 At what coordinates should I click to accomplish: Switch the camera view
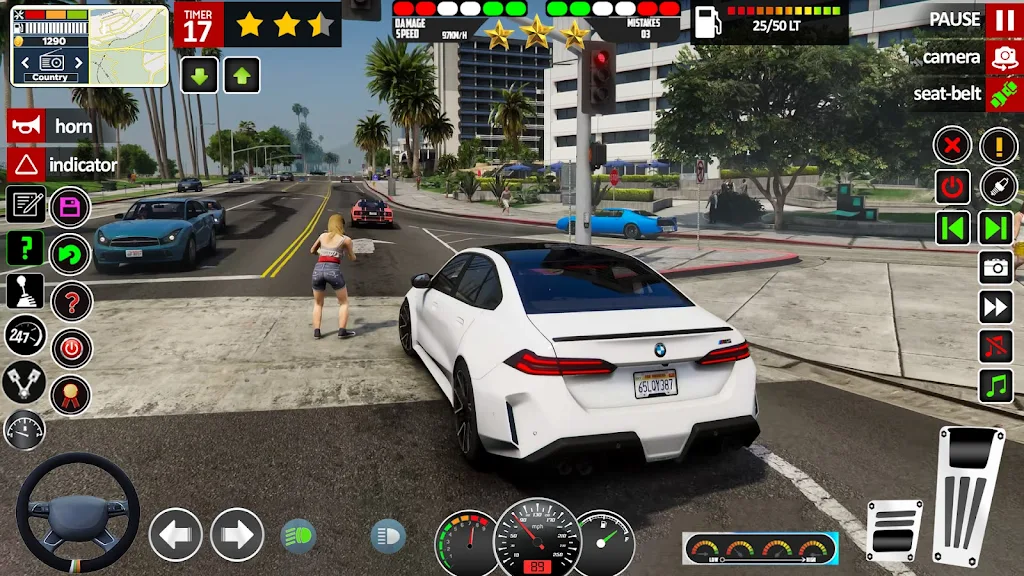click(x=1003, y=58)
